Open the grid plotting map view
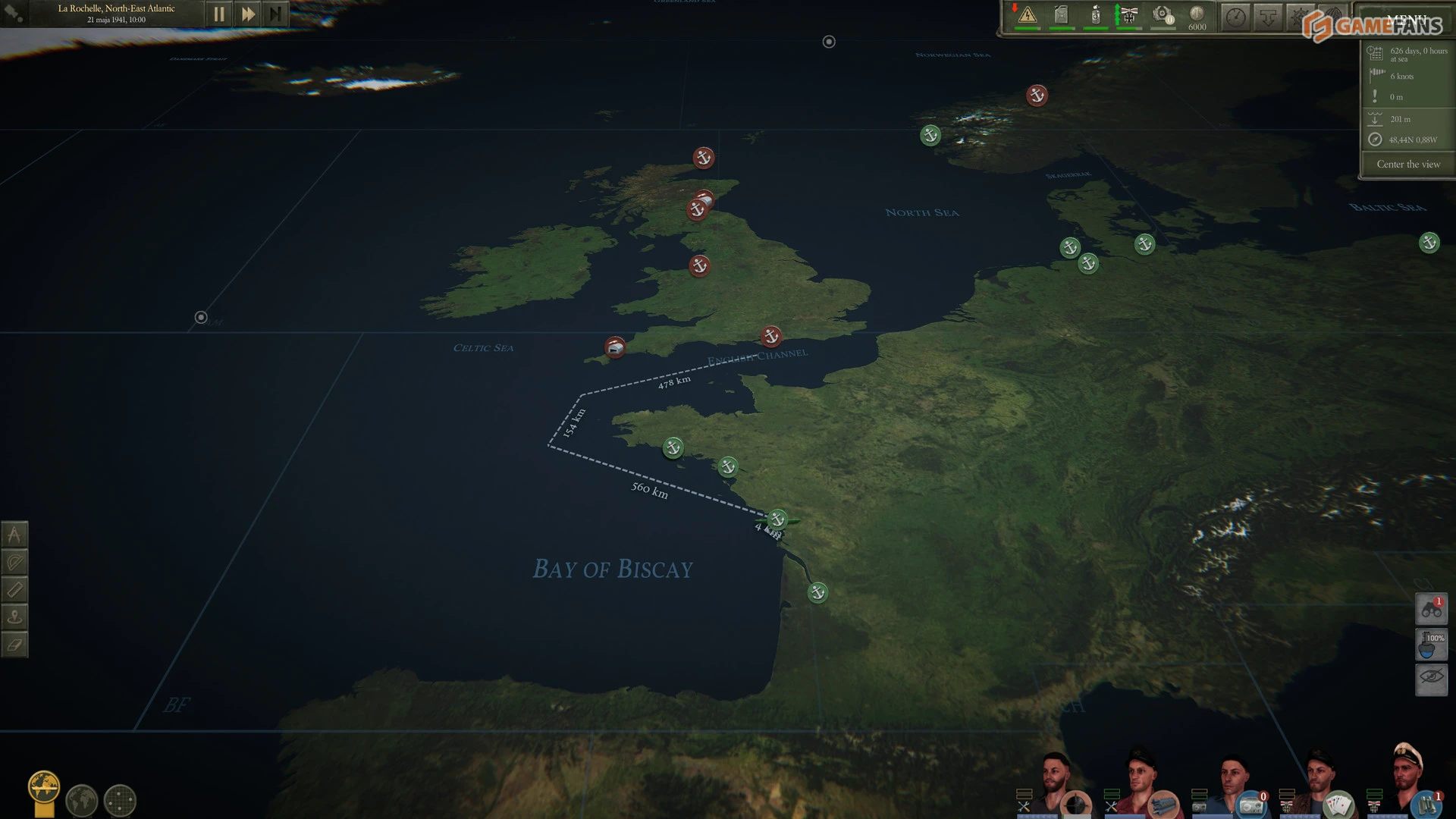This screenshot has height=819, width=1456. 120,800
